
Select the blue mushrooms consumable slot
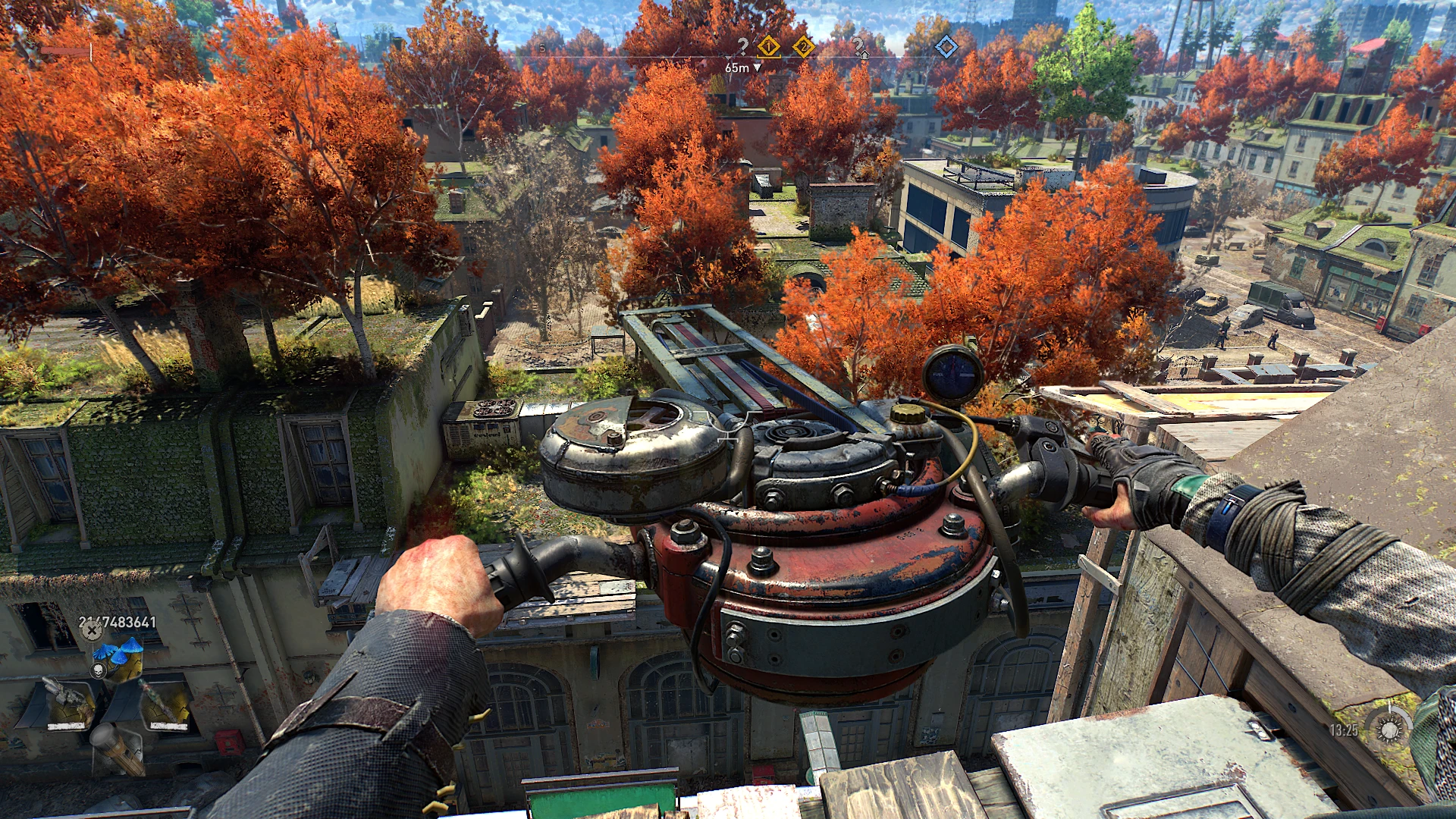118,651
